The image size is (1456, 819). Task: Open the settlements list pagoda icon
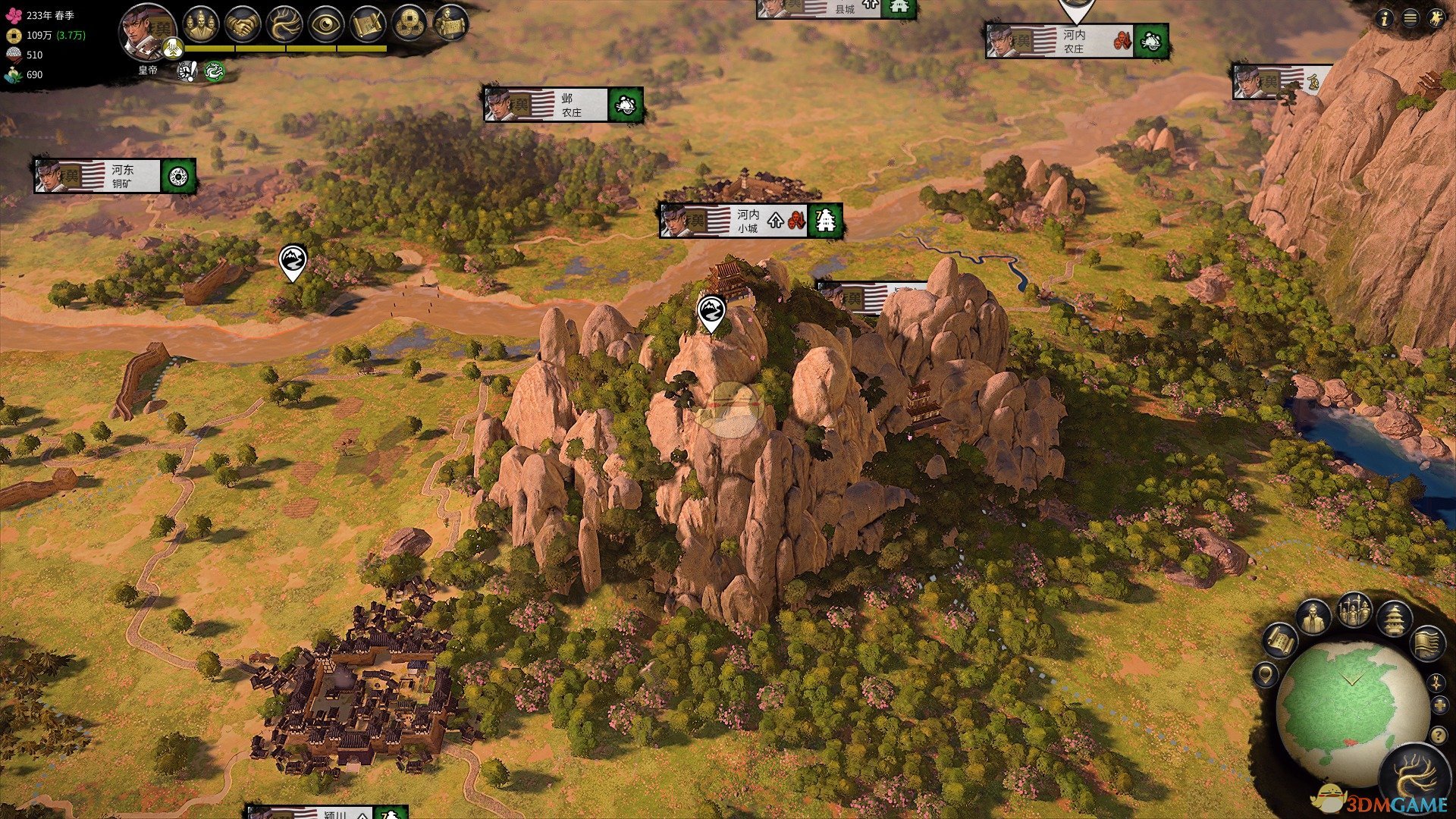[x=1394, y=620]
